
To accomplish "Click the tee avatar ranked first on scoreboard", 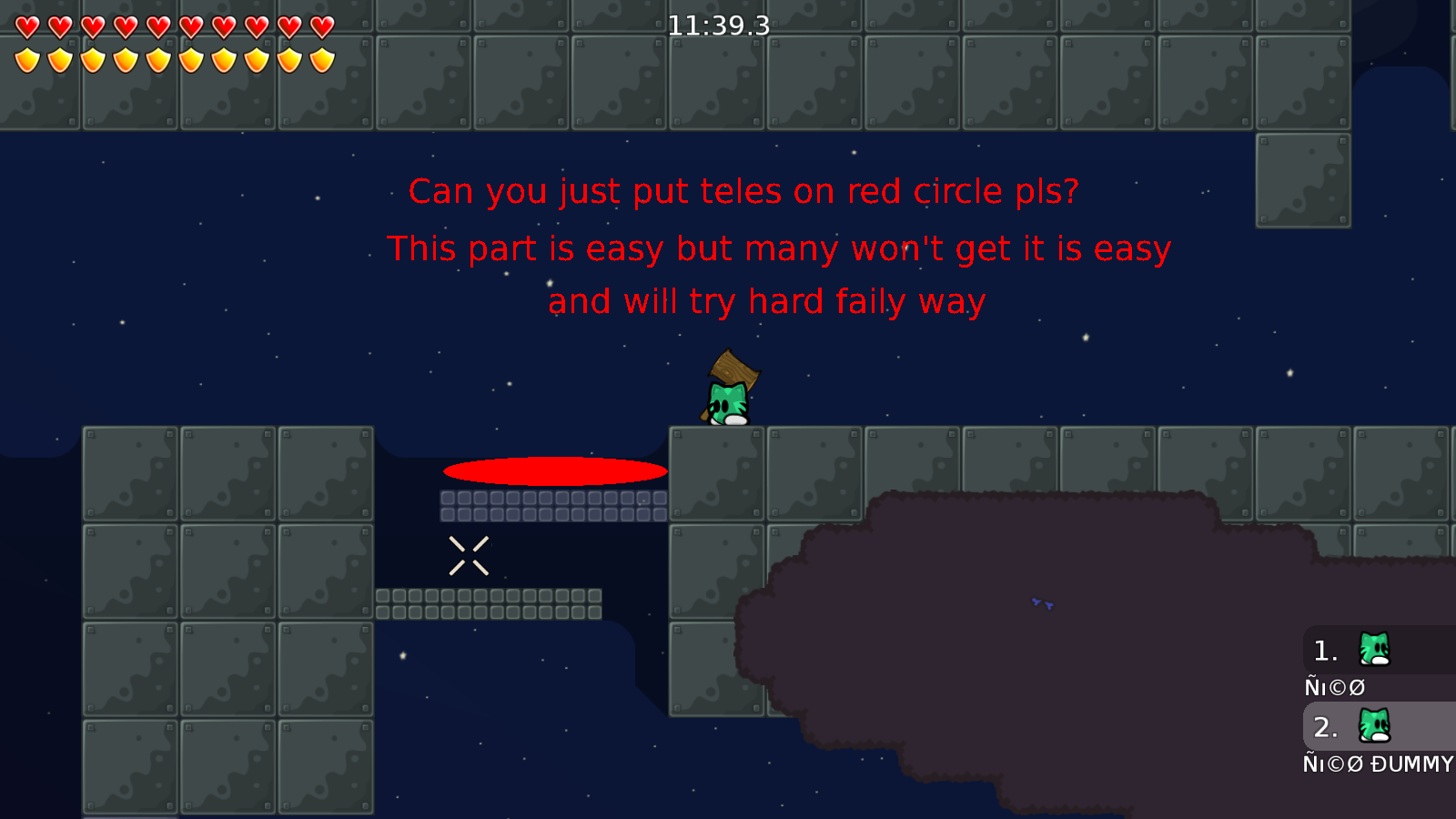I will click(x=1372, y=650).
